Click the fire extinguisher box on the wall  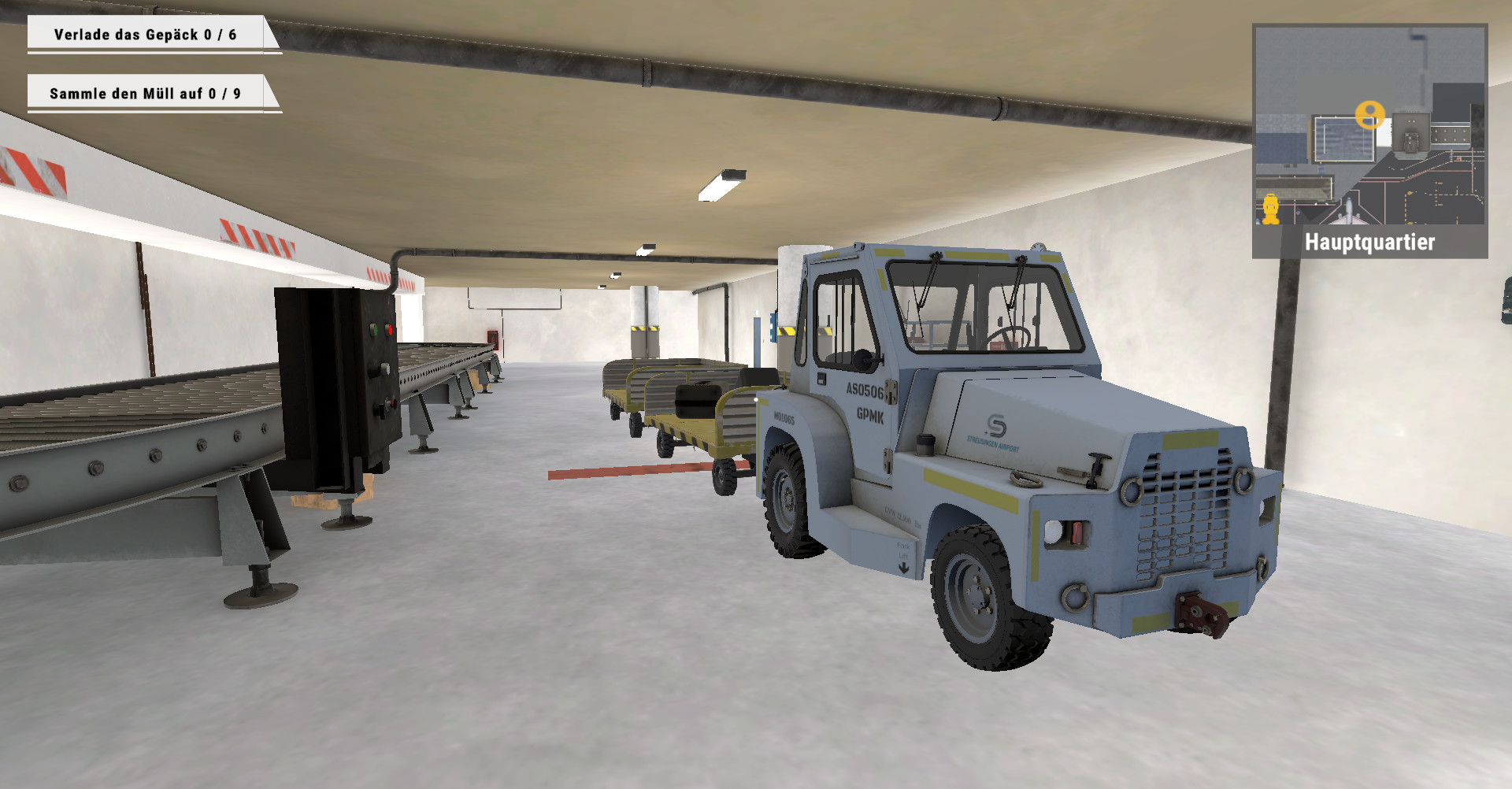pyautogui.click(x=493, y=339)
